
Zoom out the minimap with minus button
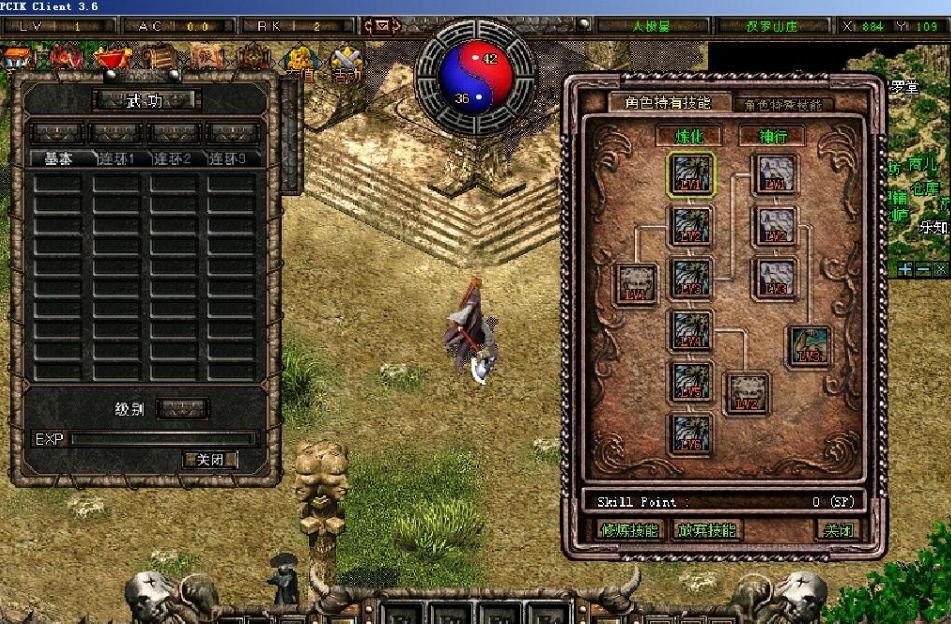click(x=922, y=270)
